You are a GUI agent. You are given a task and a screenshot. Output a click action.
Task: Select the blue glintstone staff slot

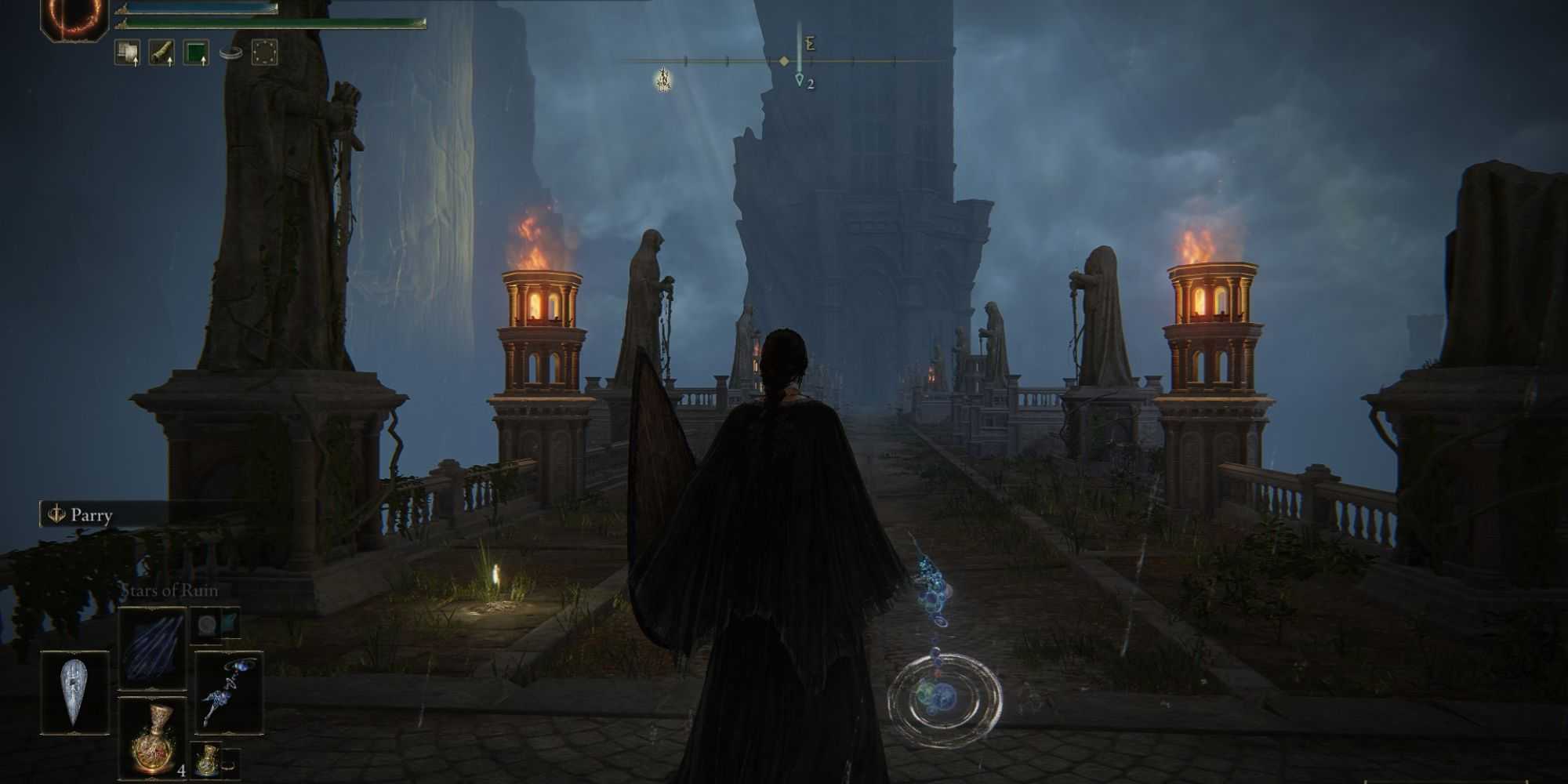pyautogui.click(x=228, y=691)
